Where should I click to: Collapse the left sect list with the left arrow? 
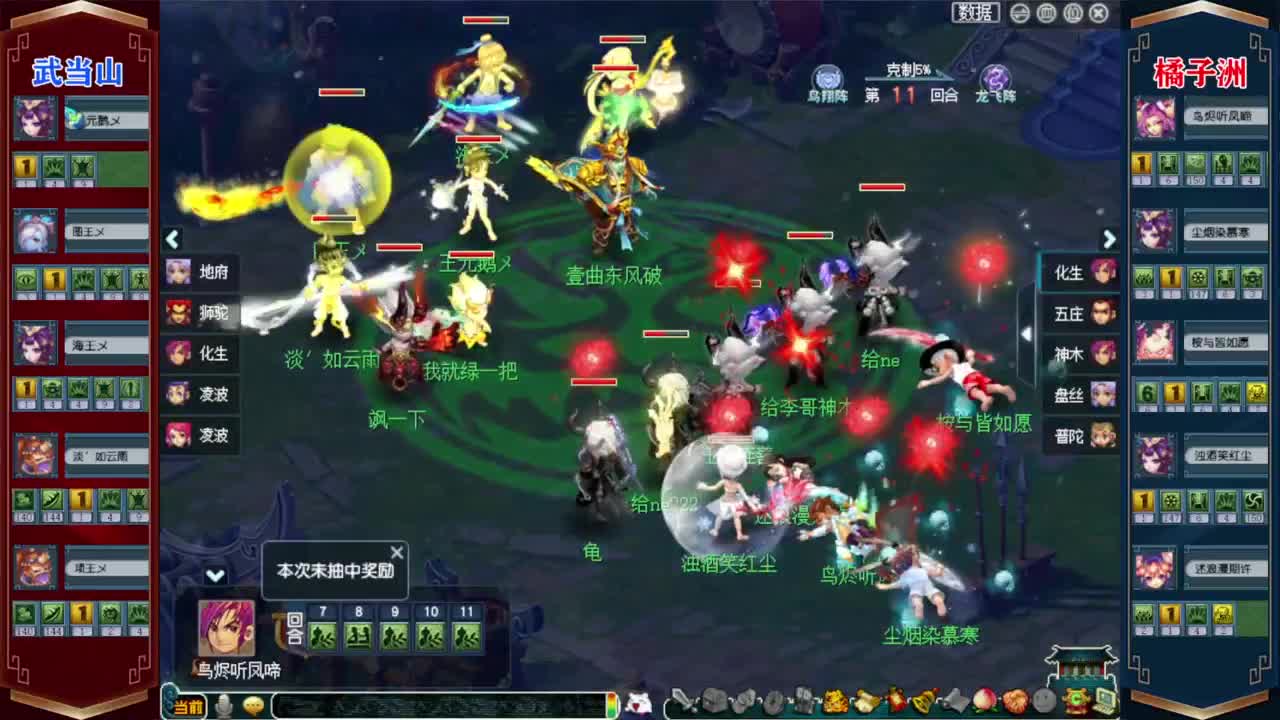172,240
